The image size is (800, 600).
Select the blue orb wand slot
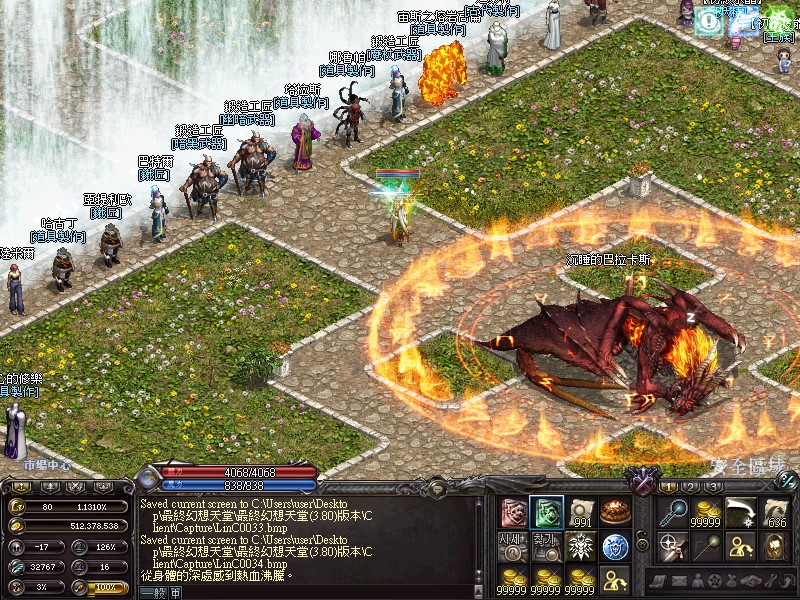672,512
